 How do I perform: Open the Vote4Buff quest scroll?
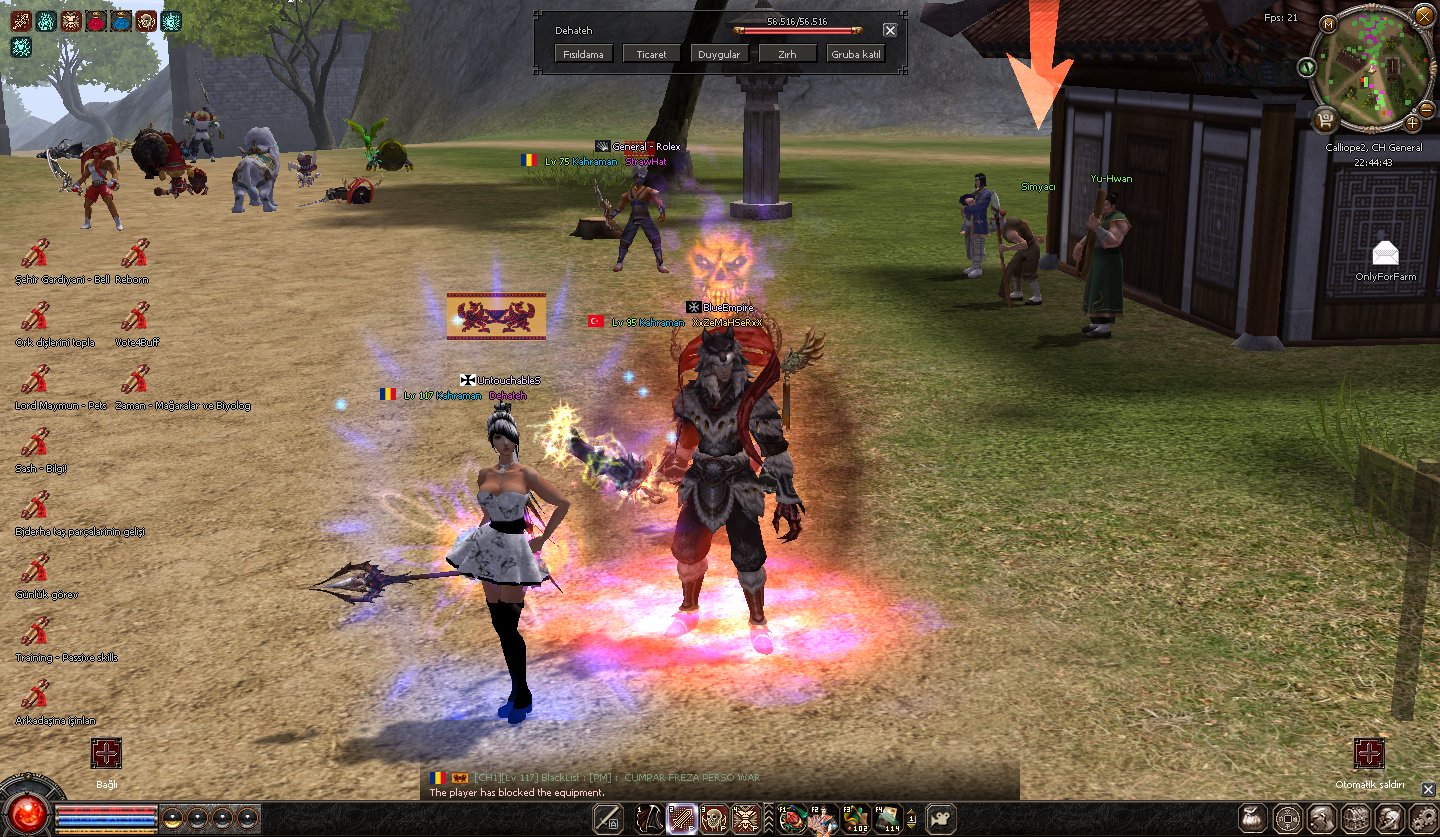135,318
